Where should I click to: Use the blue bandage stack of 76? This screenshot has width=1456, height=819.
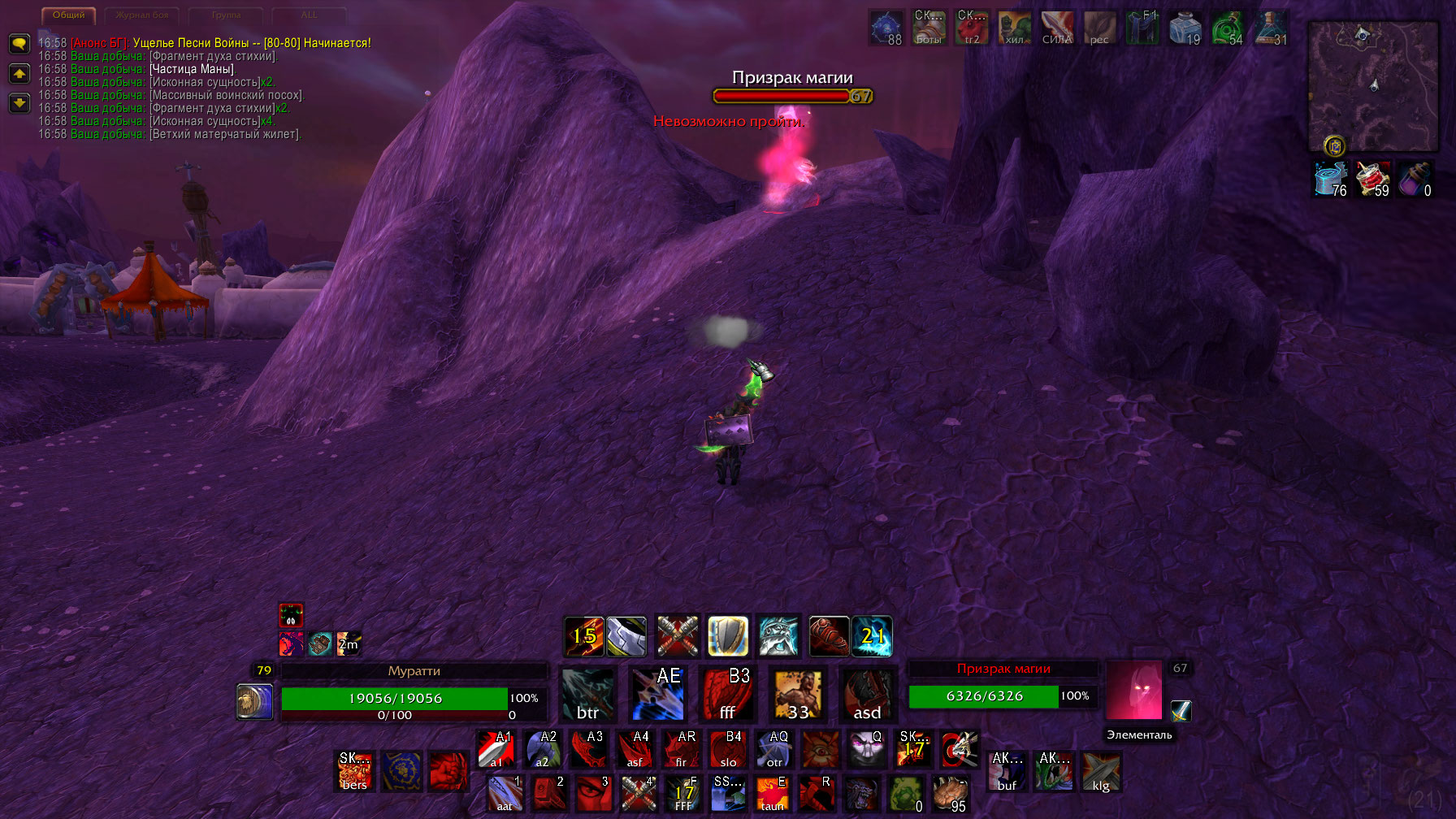(1331, 179)
